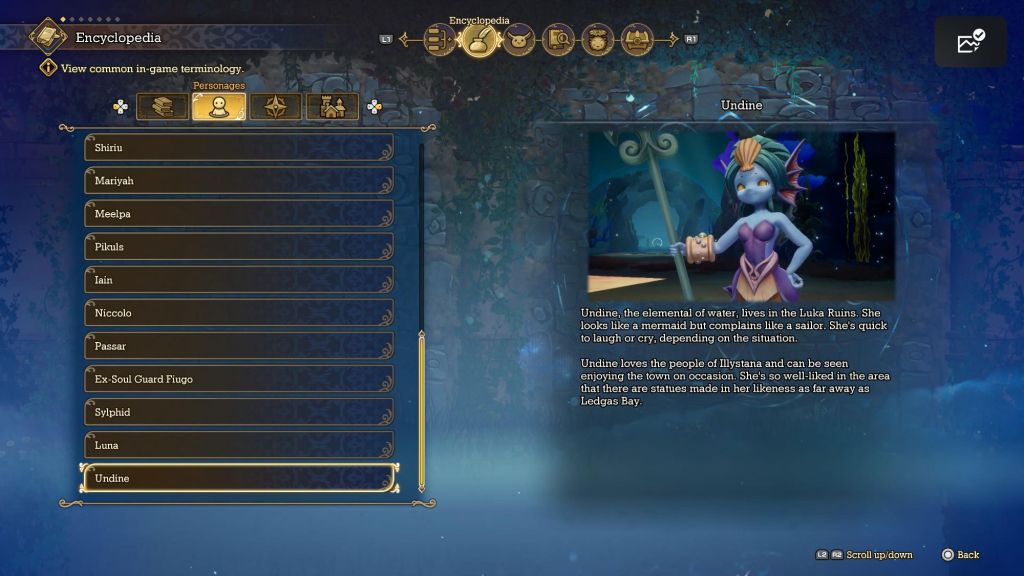Open the treasure chest menu icon
The width and height of the screenshot is (1024, 576).
pos(637,40)
